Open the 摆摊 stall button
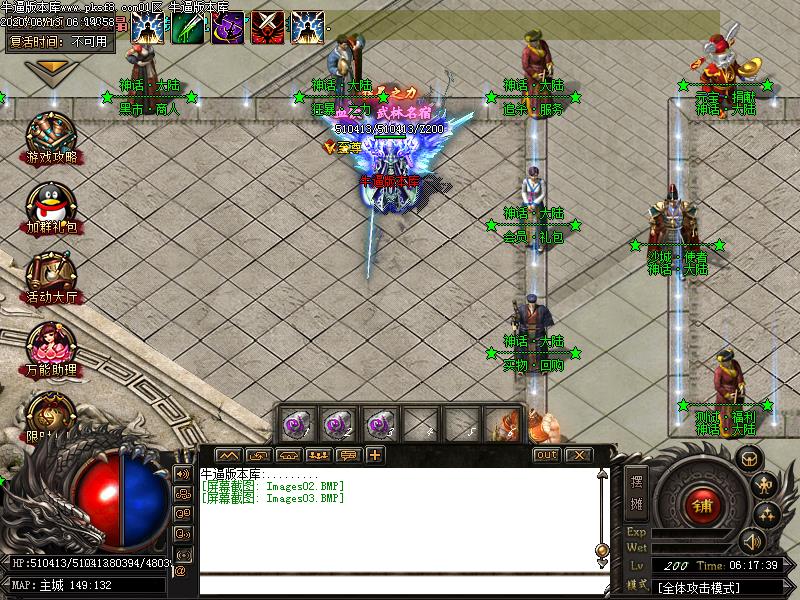Image resolution: width=800 pixels, height=600 pixels. [x=638, y=490]
